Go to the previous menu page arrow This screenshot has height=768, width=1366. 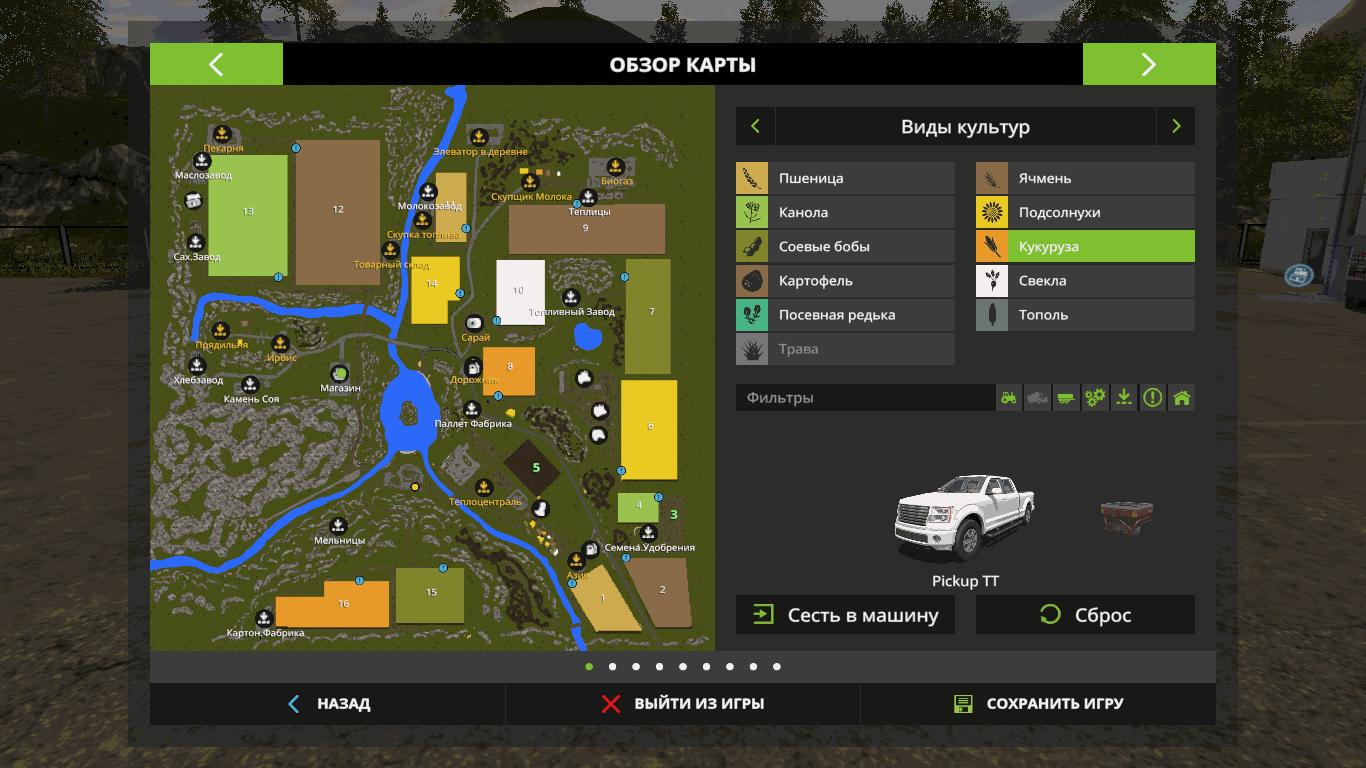tap(216, 65)
